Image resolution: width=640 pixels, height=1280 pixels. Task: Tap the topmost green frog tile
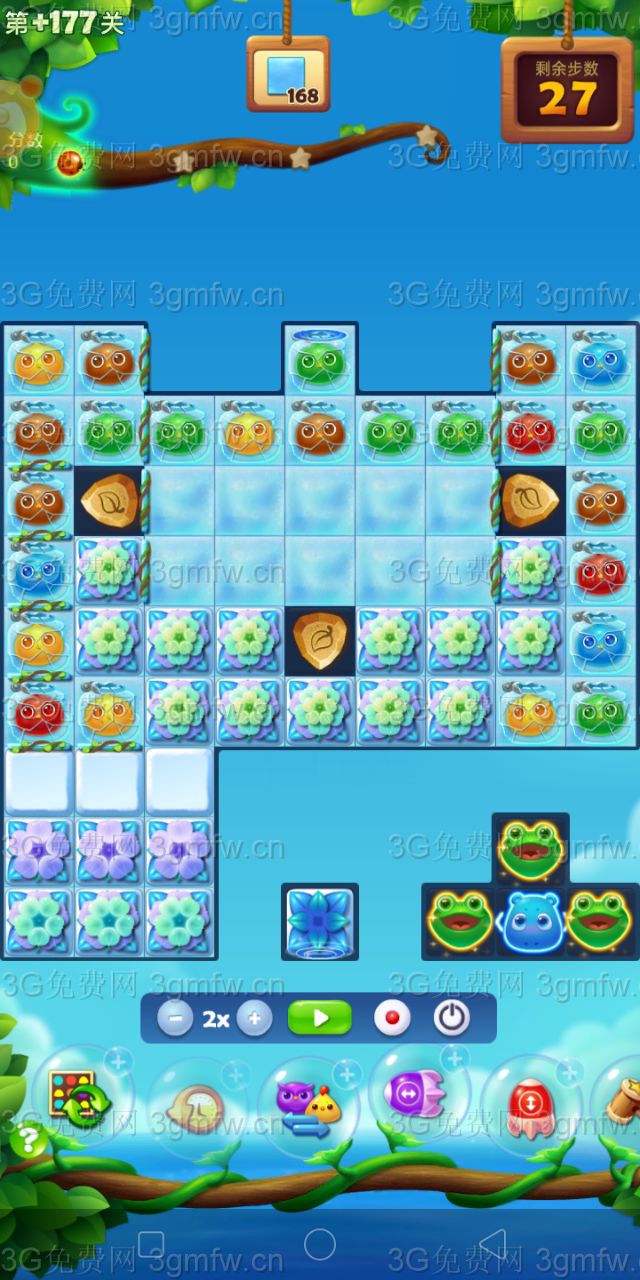click(531, 849)
